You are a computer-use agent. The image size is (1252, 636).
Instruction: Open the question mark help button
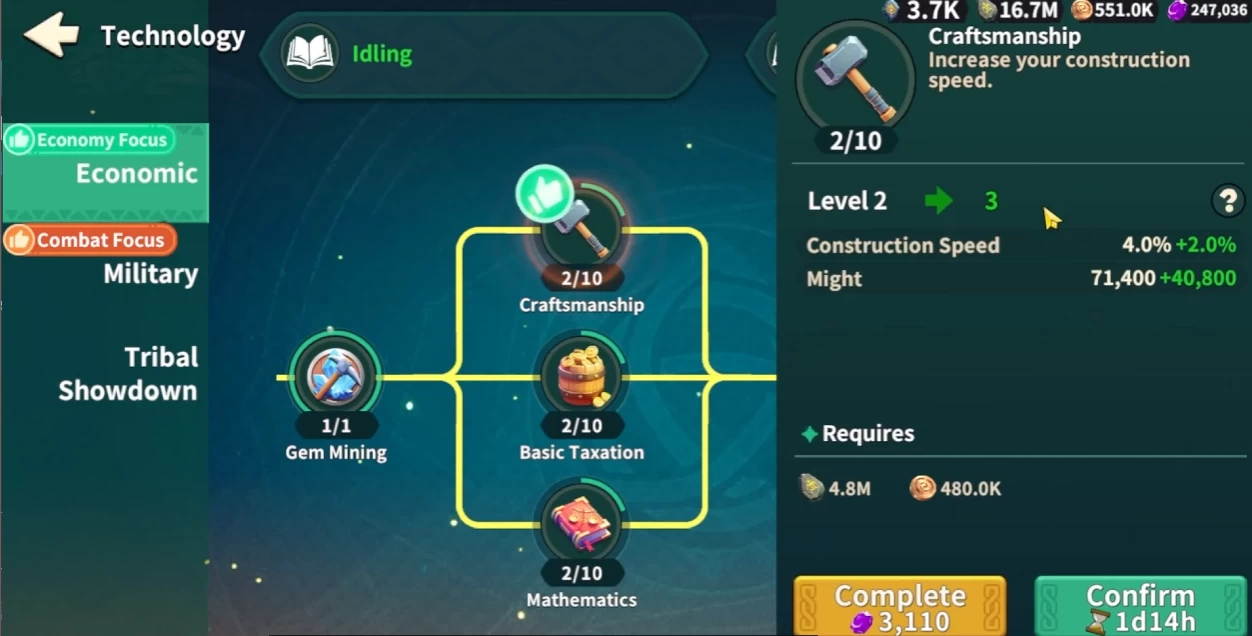pos(1227,201)
